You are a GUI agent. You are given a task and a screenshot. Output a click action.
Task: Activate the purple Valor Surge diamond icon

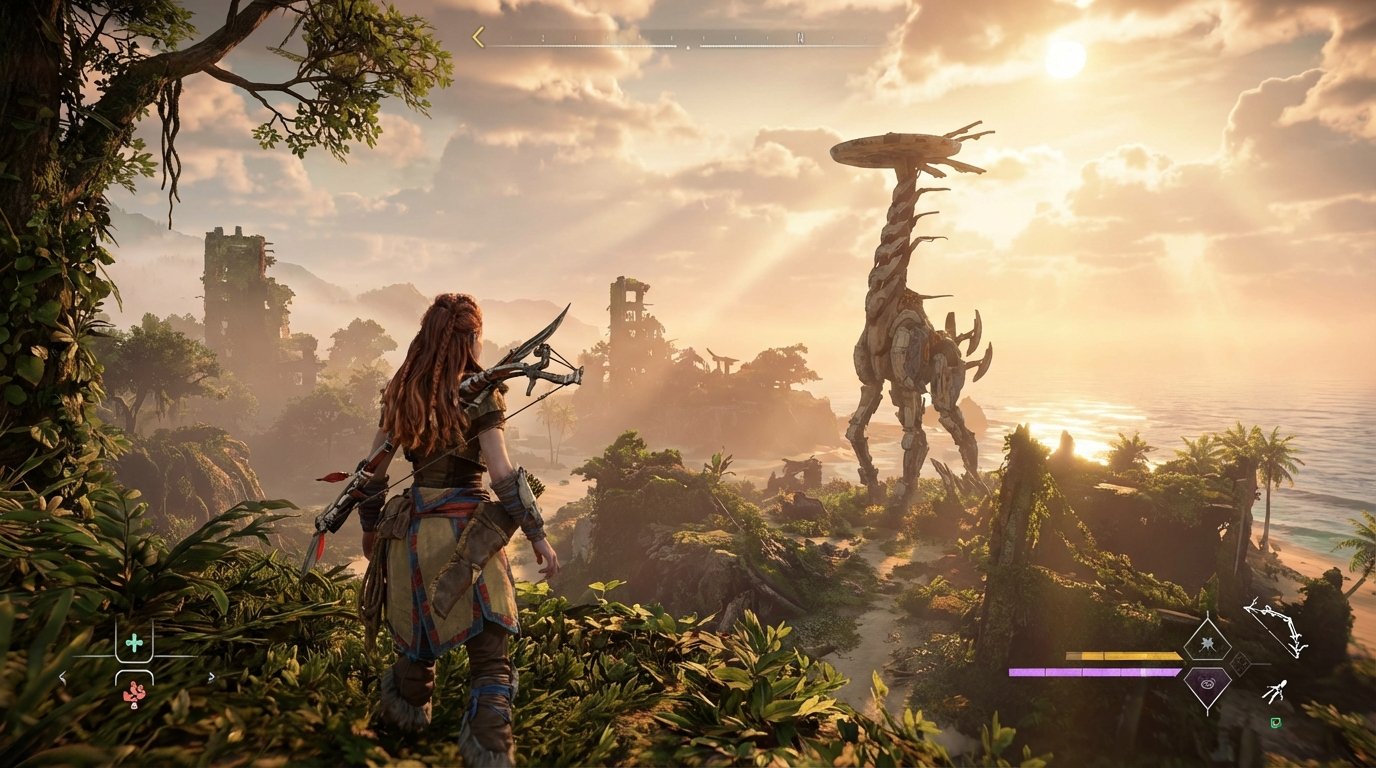[1207, 684]
